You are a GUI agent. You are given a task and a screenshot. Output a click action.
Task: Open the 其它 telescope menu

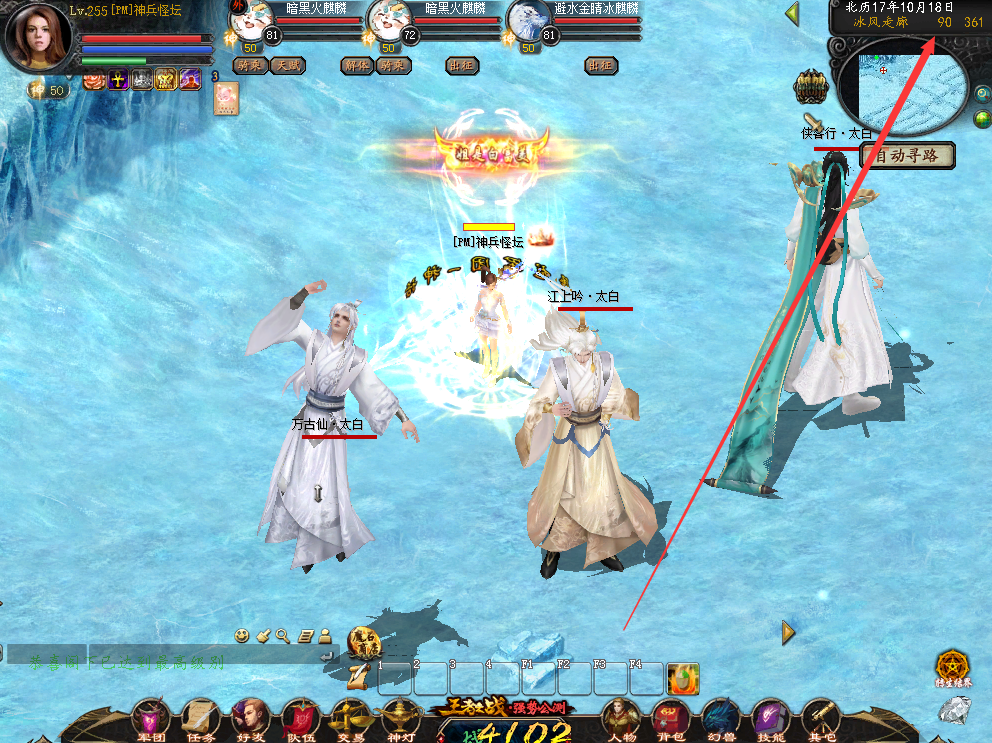coord(820,717)
